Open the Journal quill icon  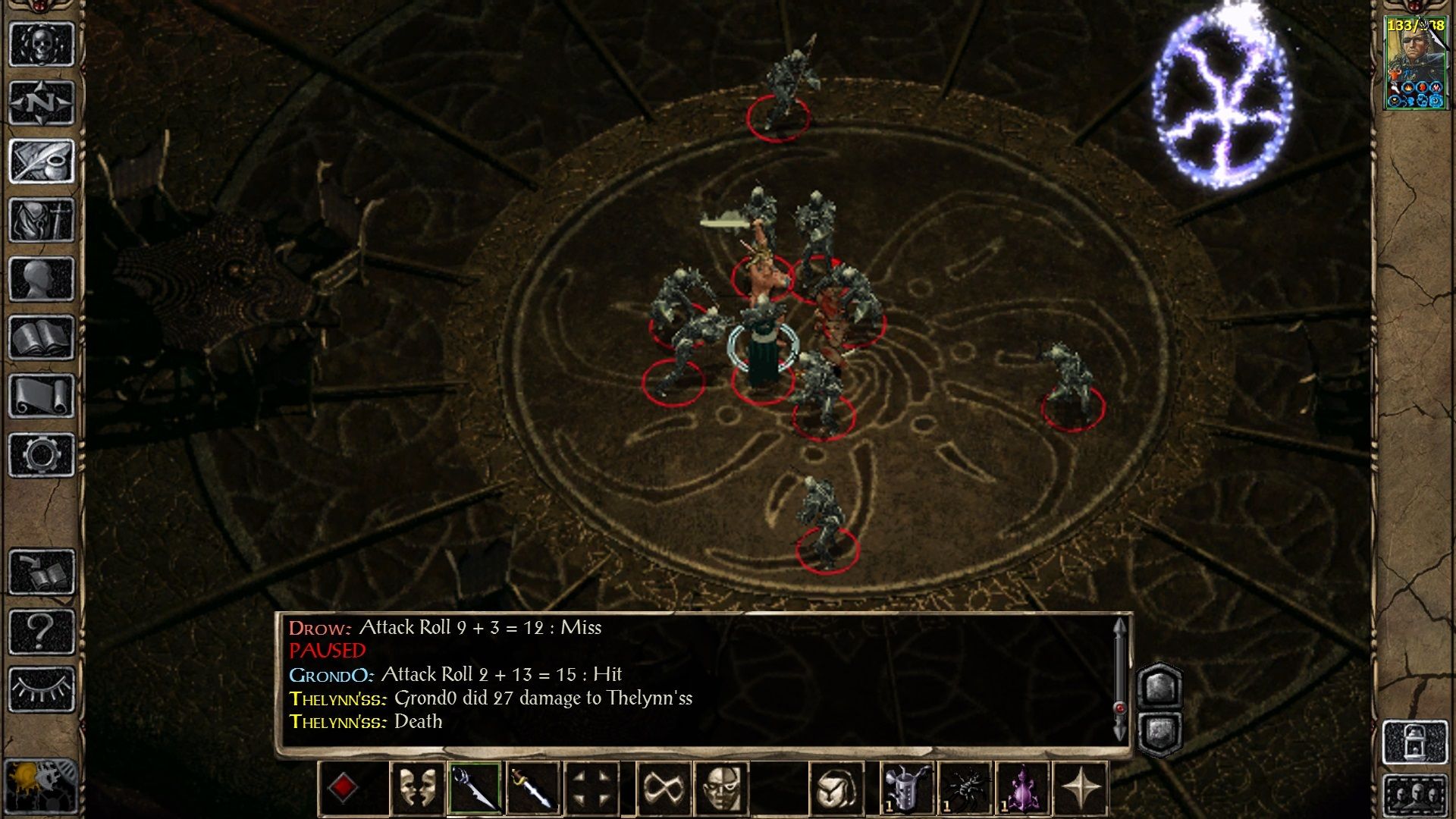(x=42, y=159)
